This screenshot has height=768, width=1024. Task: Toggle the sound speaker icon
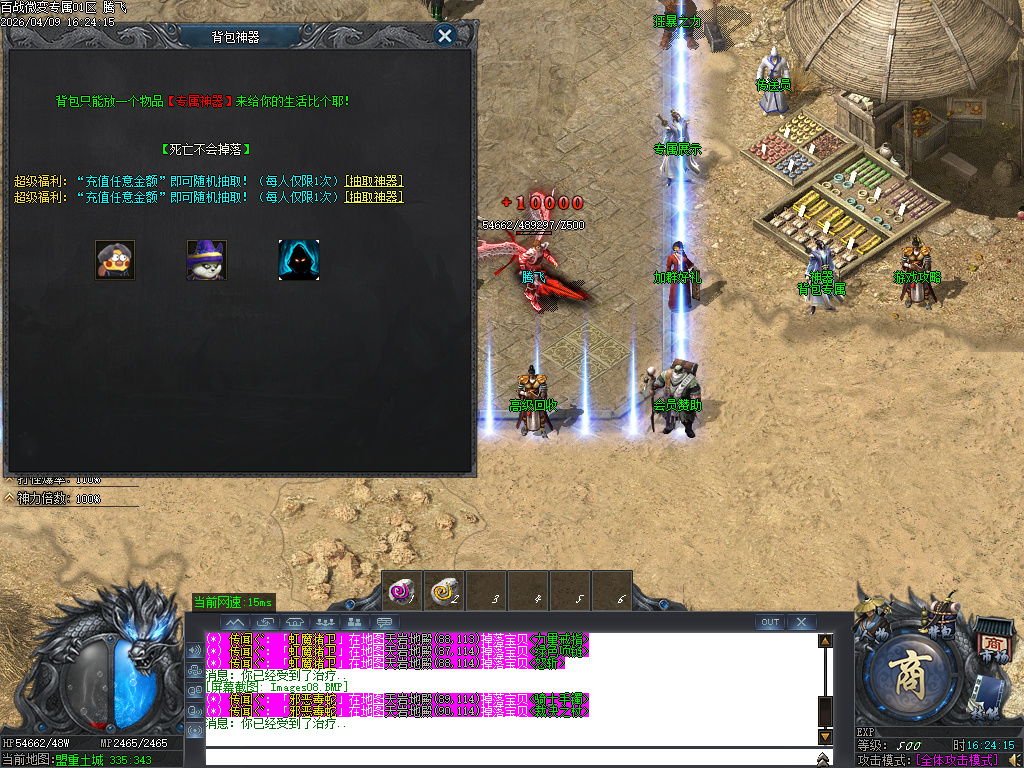point(1015,760)
